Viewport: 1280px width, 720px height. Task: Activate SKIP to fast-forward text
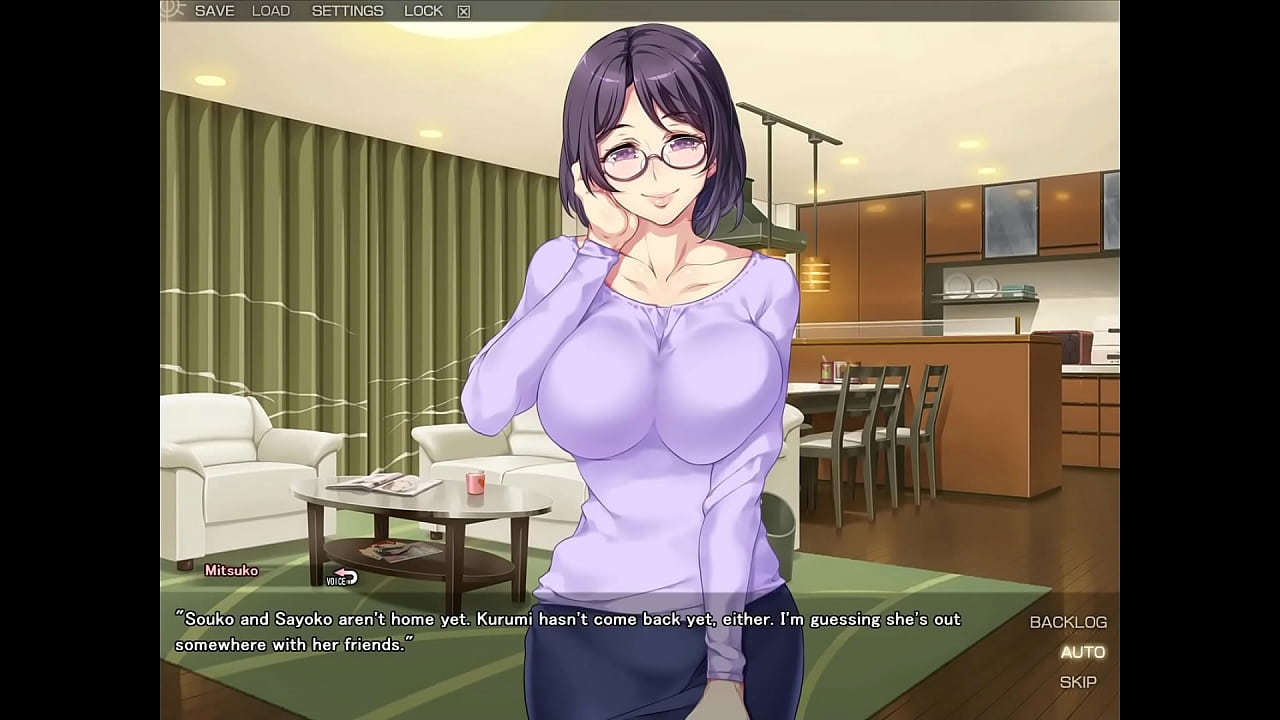tap(1078, 682)
